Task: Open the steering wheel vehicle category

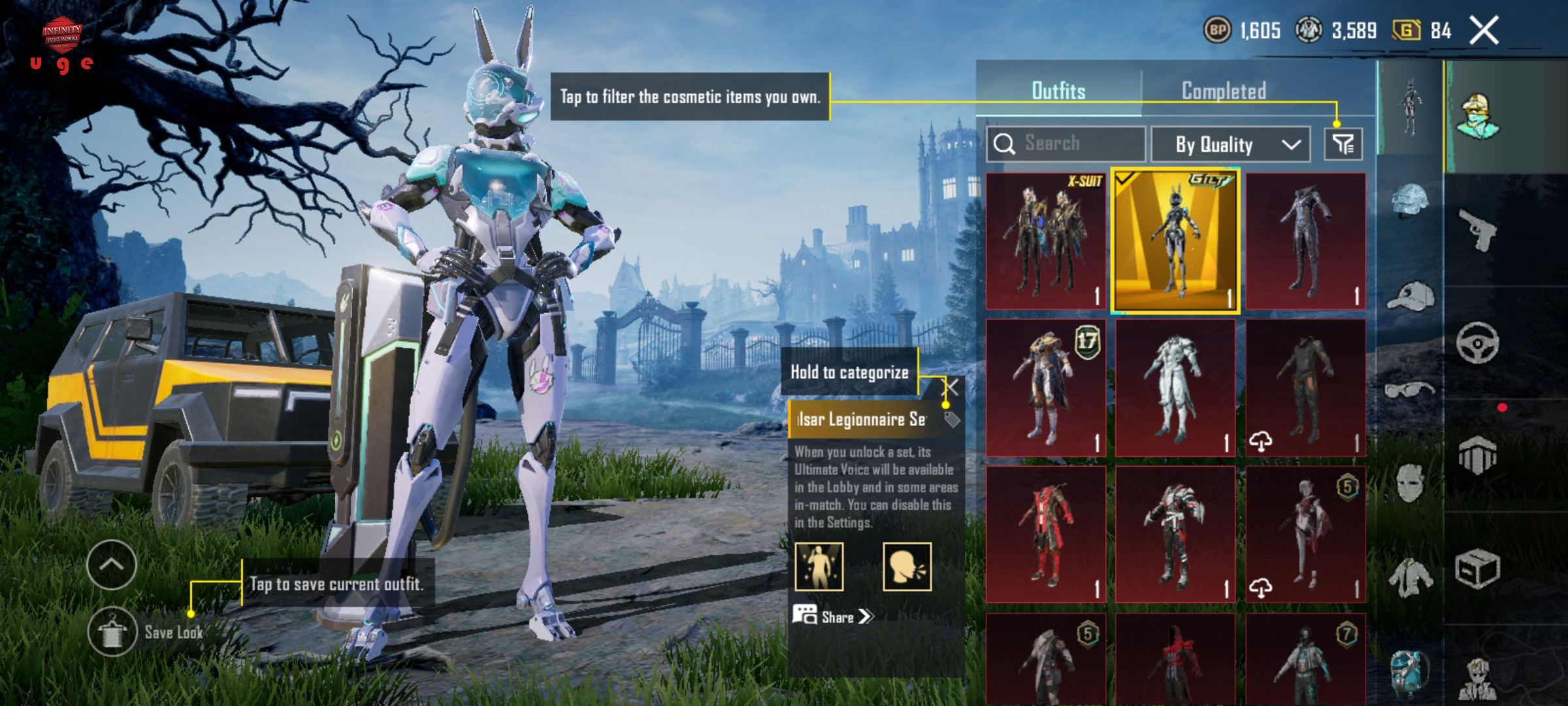Action: coord(1477,343)
